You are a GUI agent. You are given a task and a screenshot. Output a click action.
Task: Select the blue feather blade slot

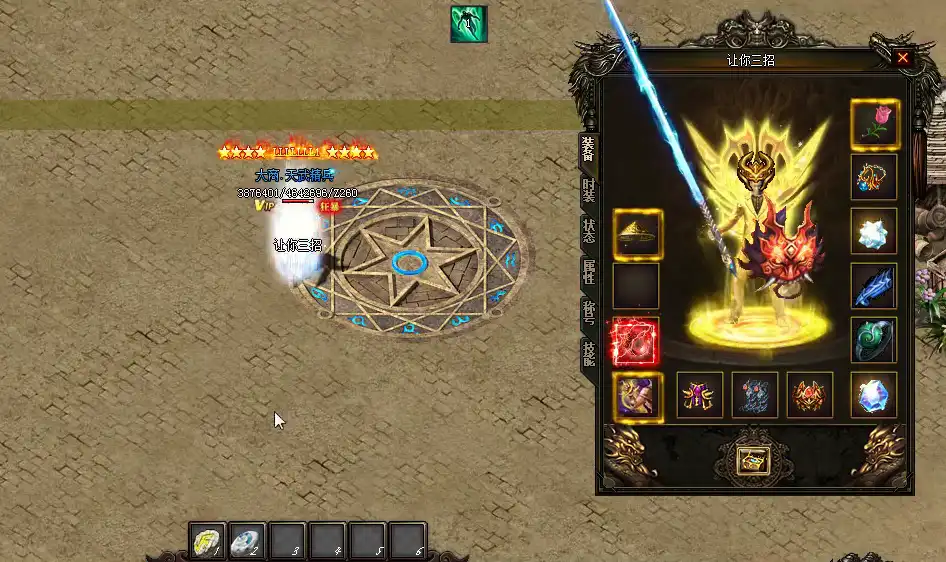874,286
